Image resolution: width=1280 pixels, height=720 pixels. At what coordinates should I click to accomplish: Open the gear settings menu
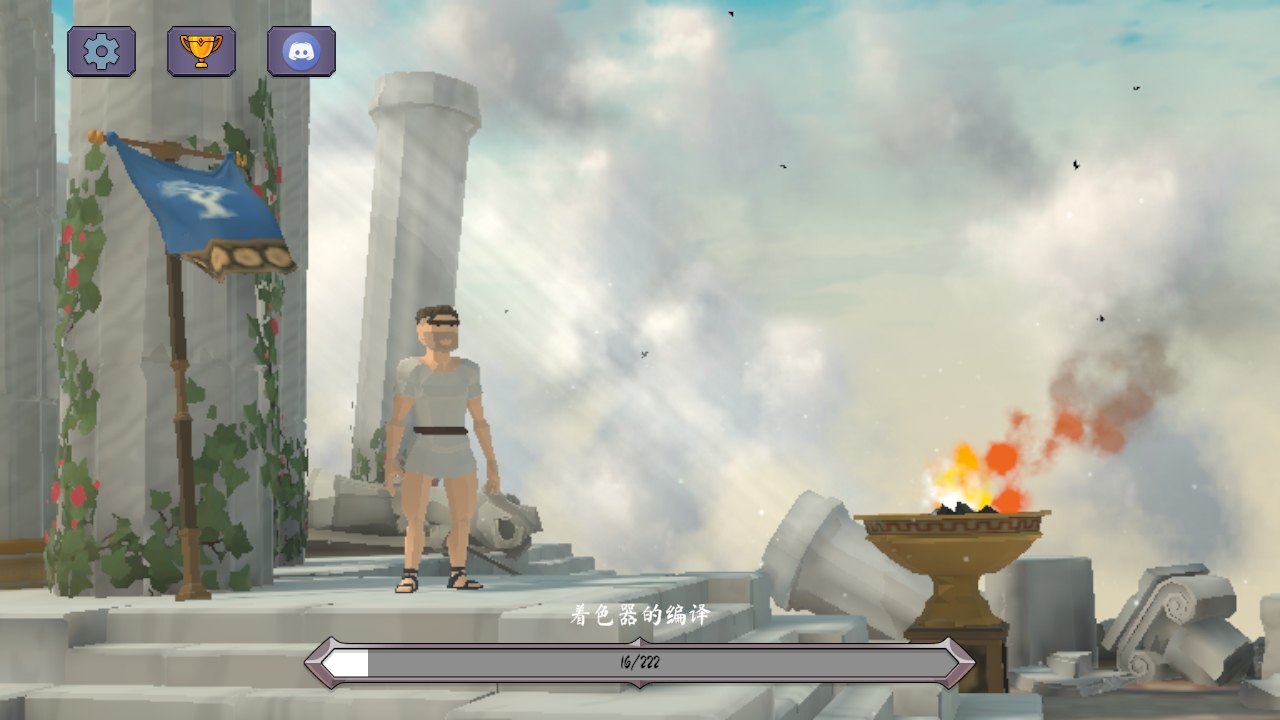coord(101,51)
